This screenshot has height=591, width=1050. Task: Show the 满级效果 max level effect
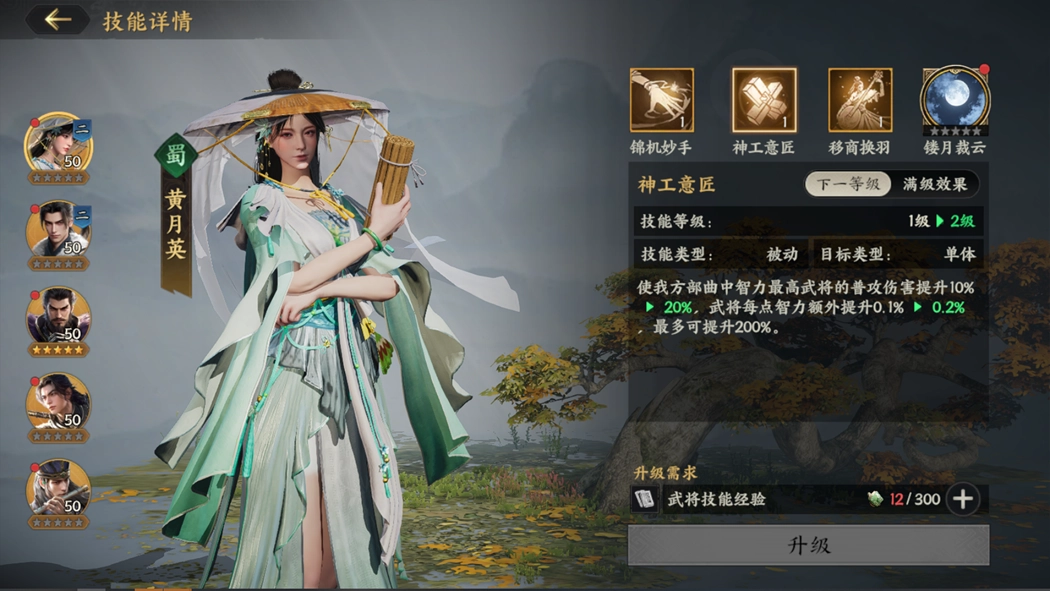click(934, 185)
